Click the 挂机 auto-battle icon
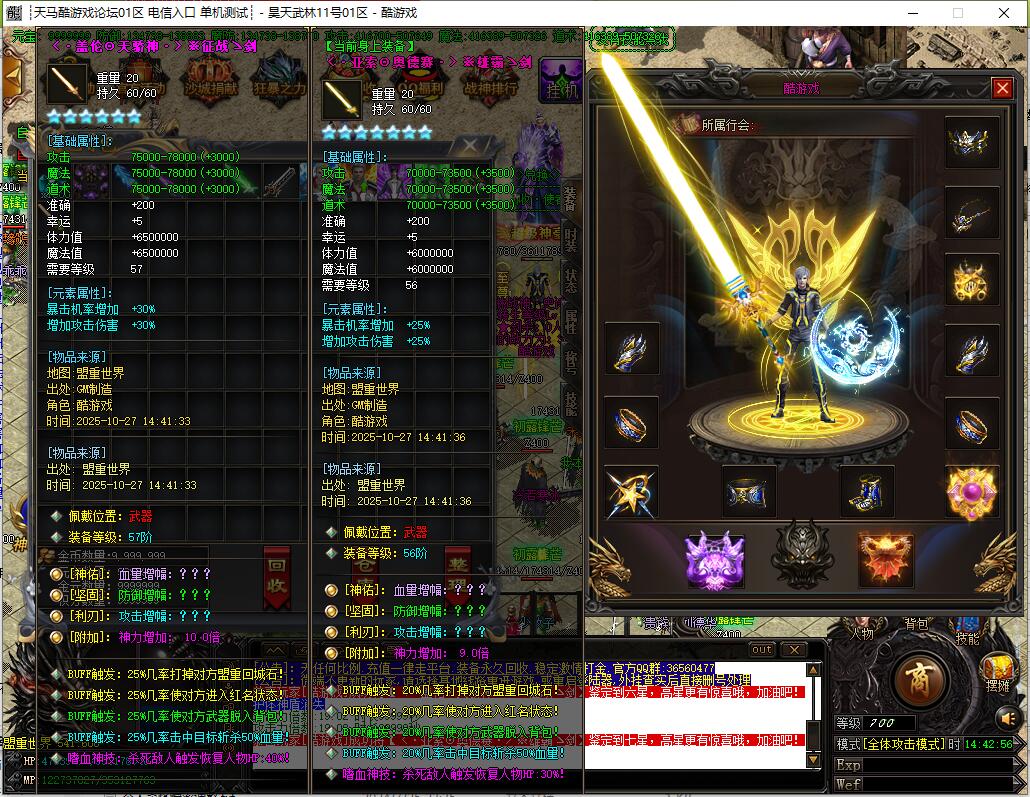The height and width of the screenshot is (797, 1030). 562,80
